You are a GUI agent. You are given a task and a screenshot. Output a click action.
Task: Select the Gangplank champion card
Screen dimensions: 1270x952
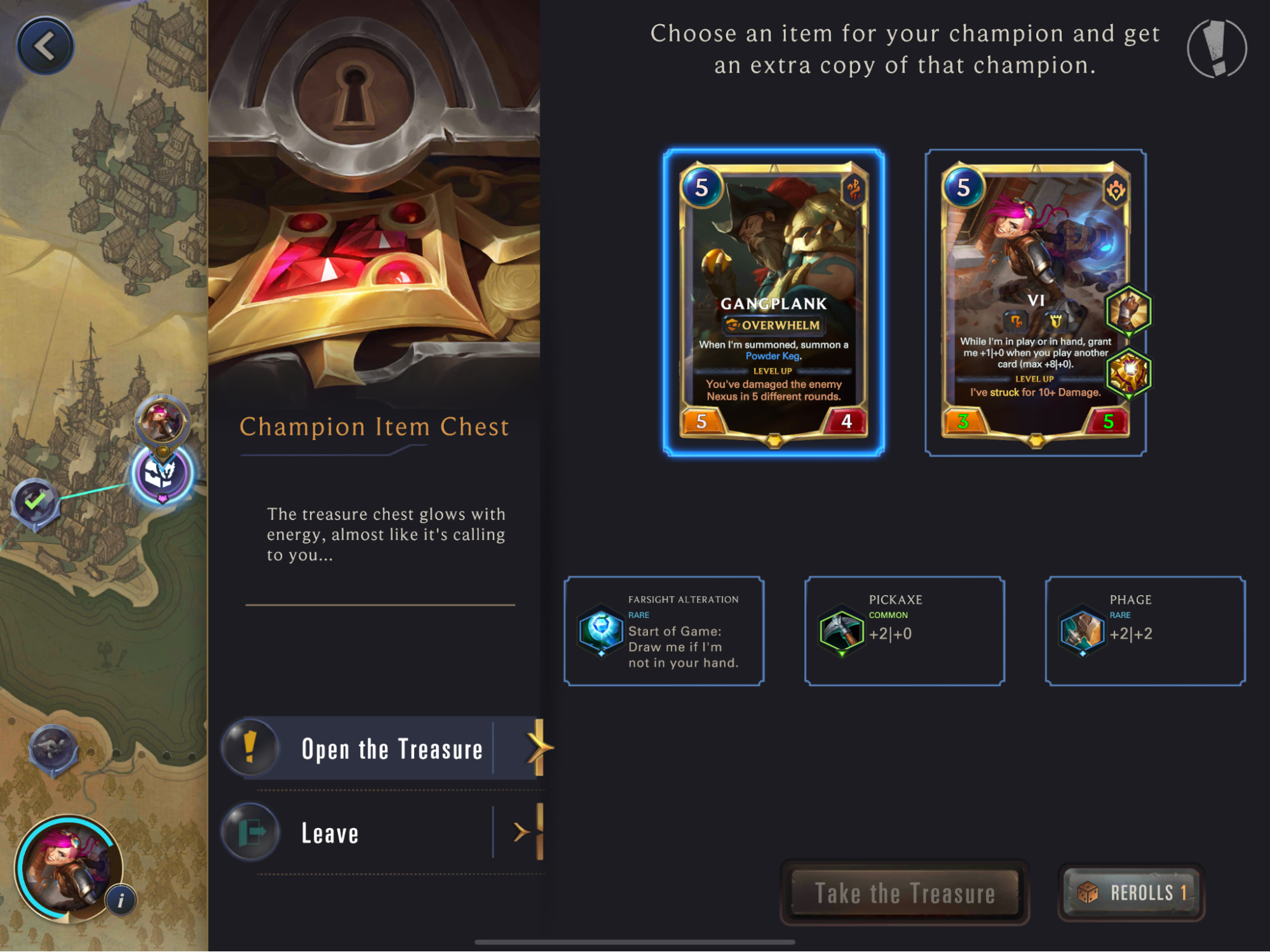pyautogui.click(x=773, y=303)
